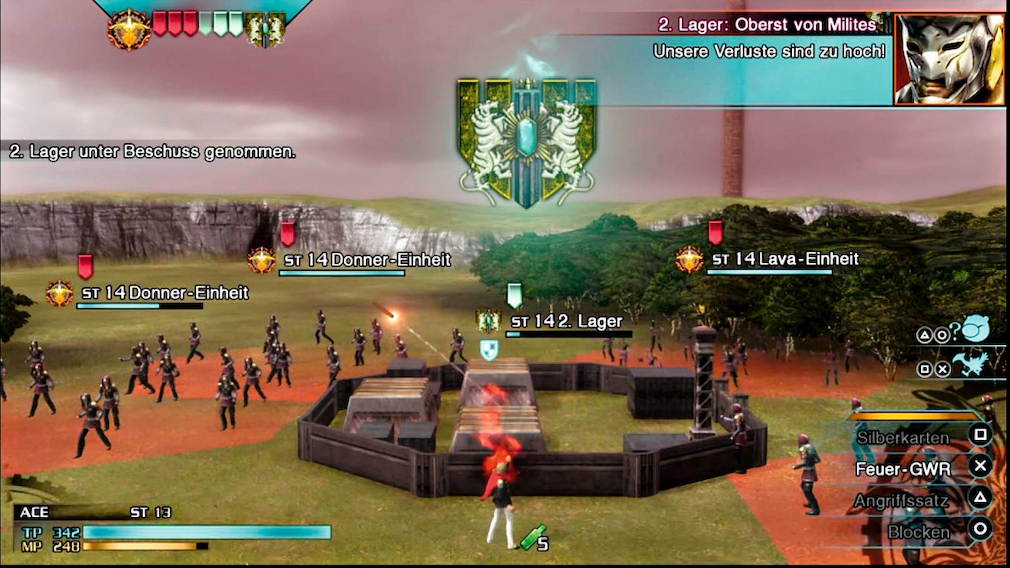Click the Oberst von Milites portrait

949,58
